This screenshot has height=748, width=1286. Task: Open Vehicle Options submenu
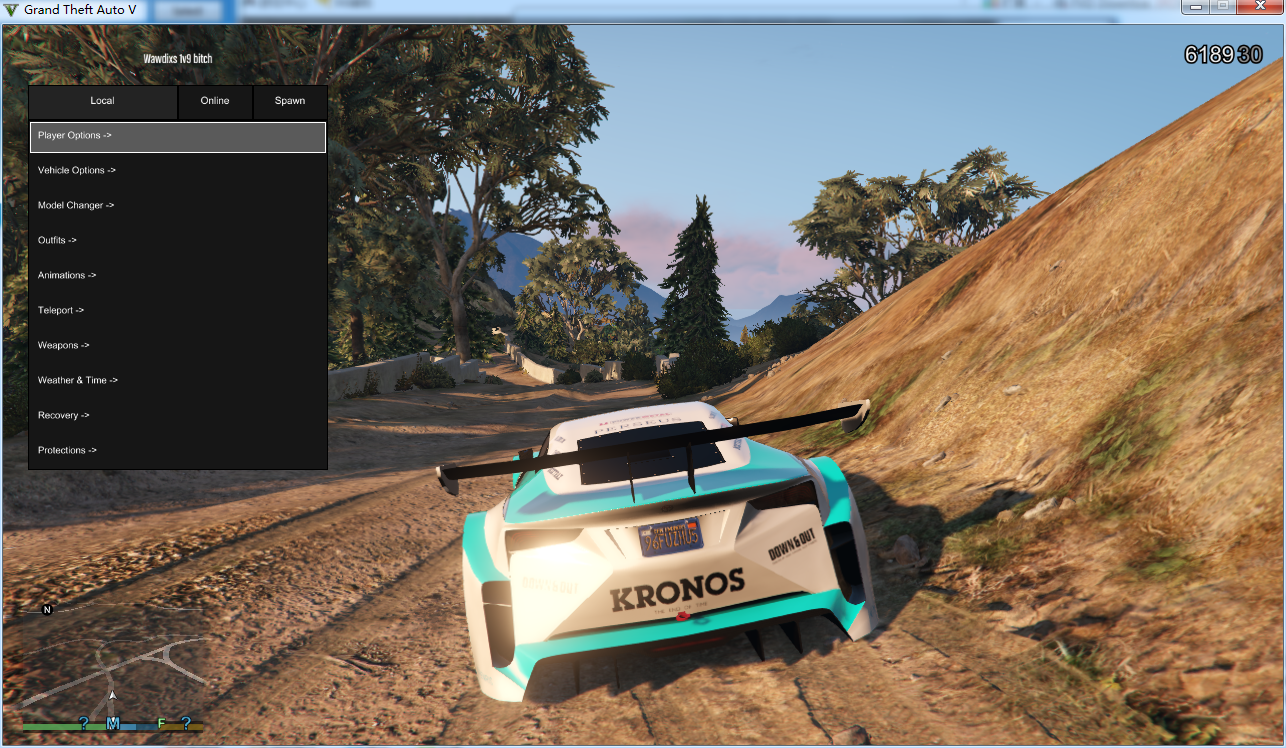[x=177, y=171]
